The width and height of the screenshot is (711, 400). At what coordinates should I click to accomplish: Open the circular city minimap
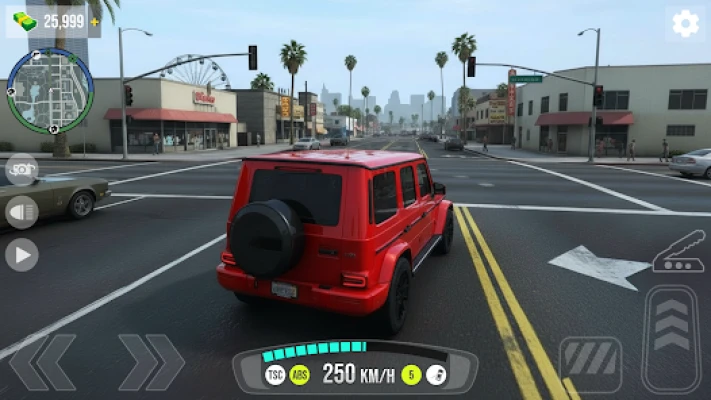[49, 92]
